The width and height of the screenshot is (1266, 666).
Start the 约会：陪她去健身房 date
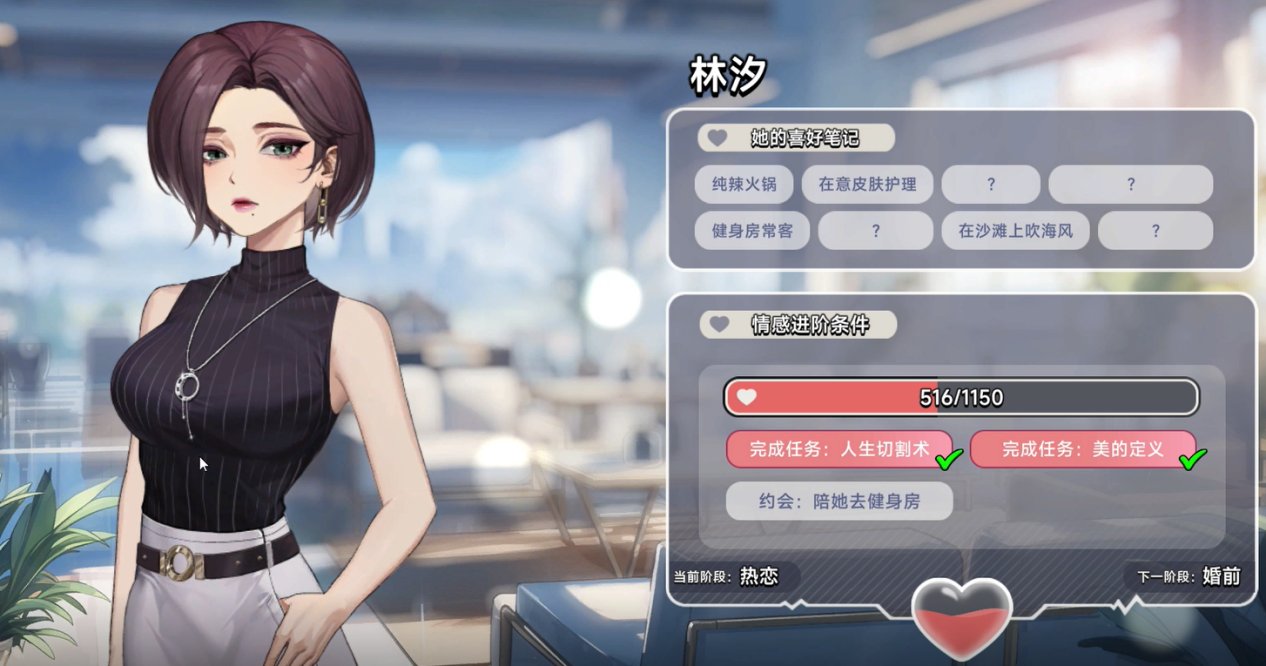[839, 502]
